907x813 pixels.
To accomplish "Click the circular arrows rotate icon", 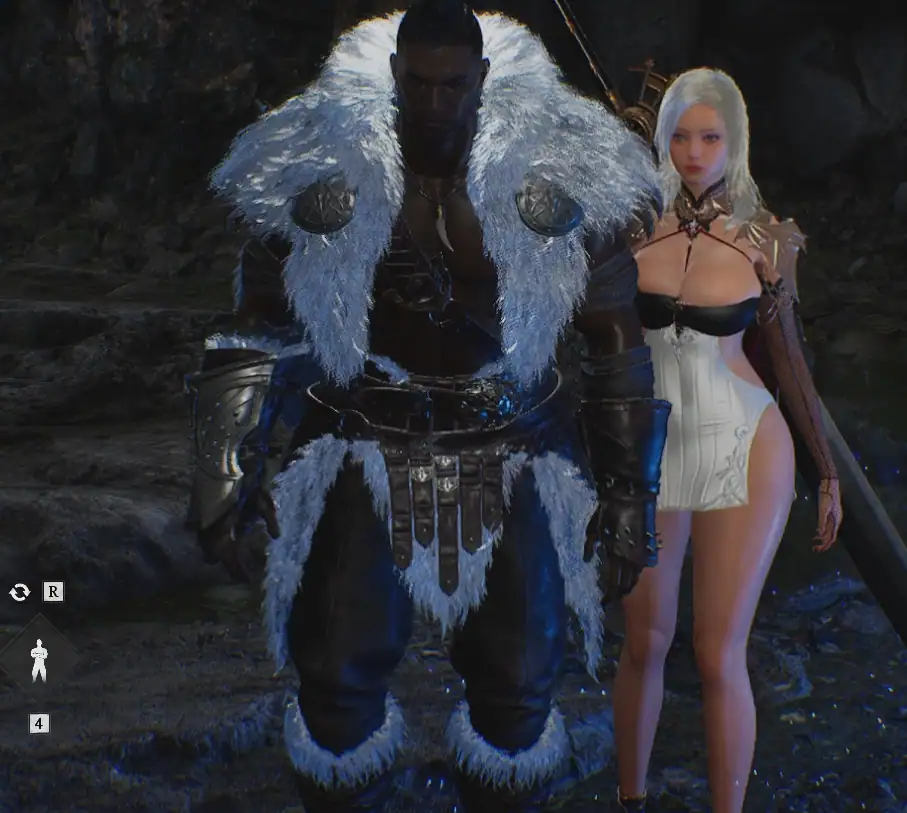I will [x=19, y=592].
